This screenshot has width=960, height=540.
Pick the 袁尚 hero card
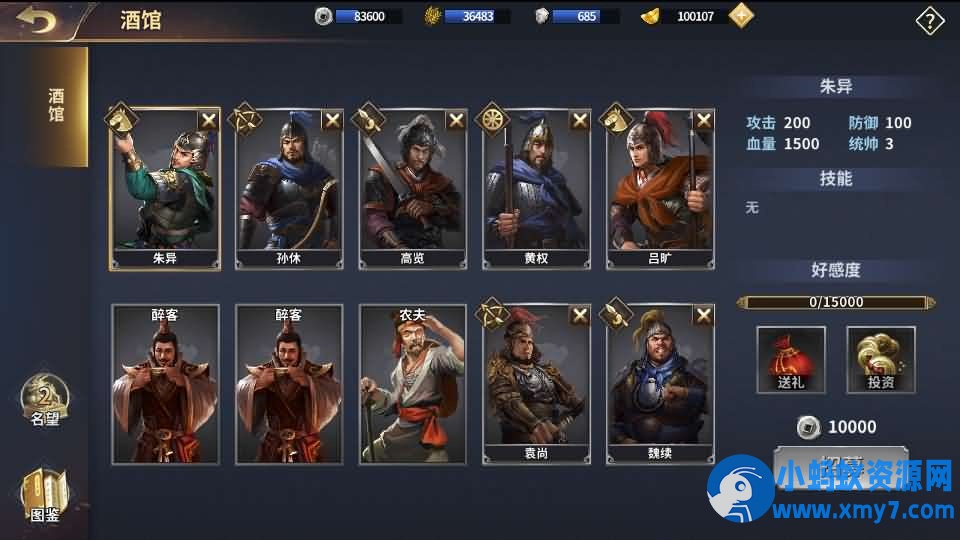coord(537,384)
